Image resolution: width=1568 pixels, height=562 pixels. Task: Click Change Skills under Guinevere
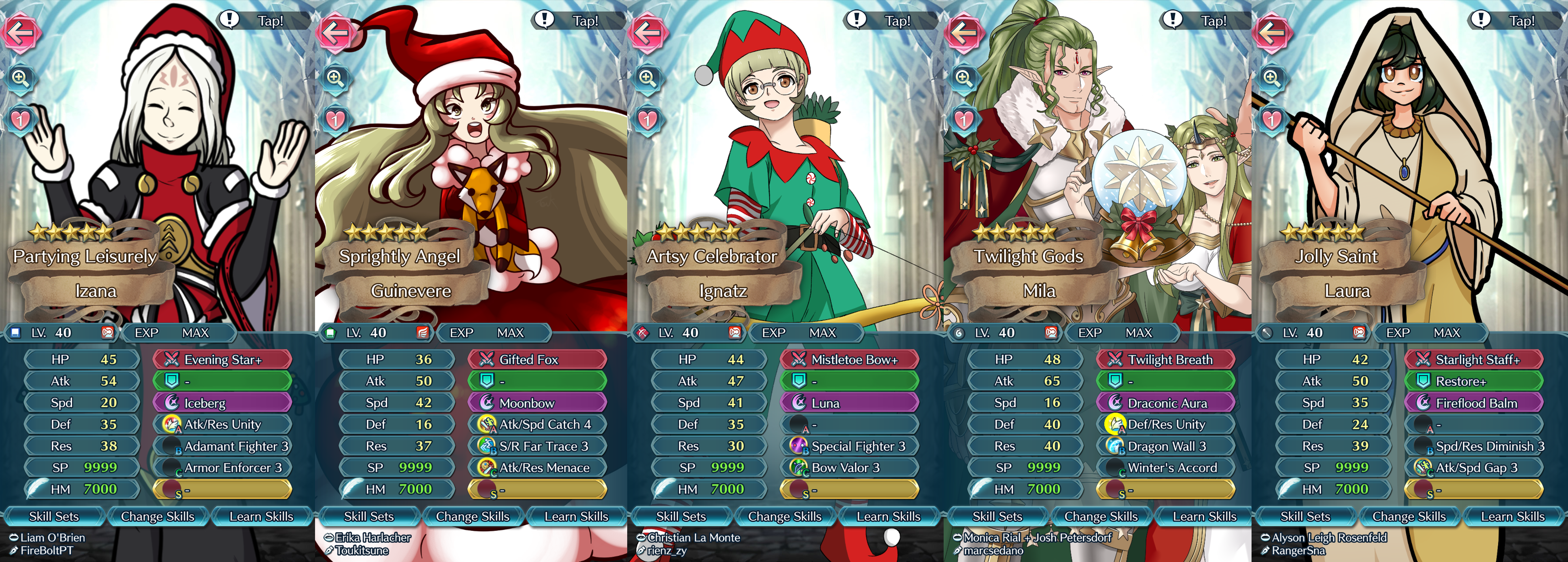point(472,516)
